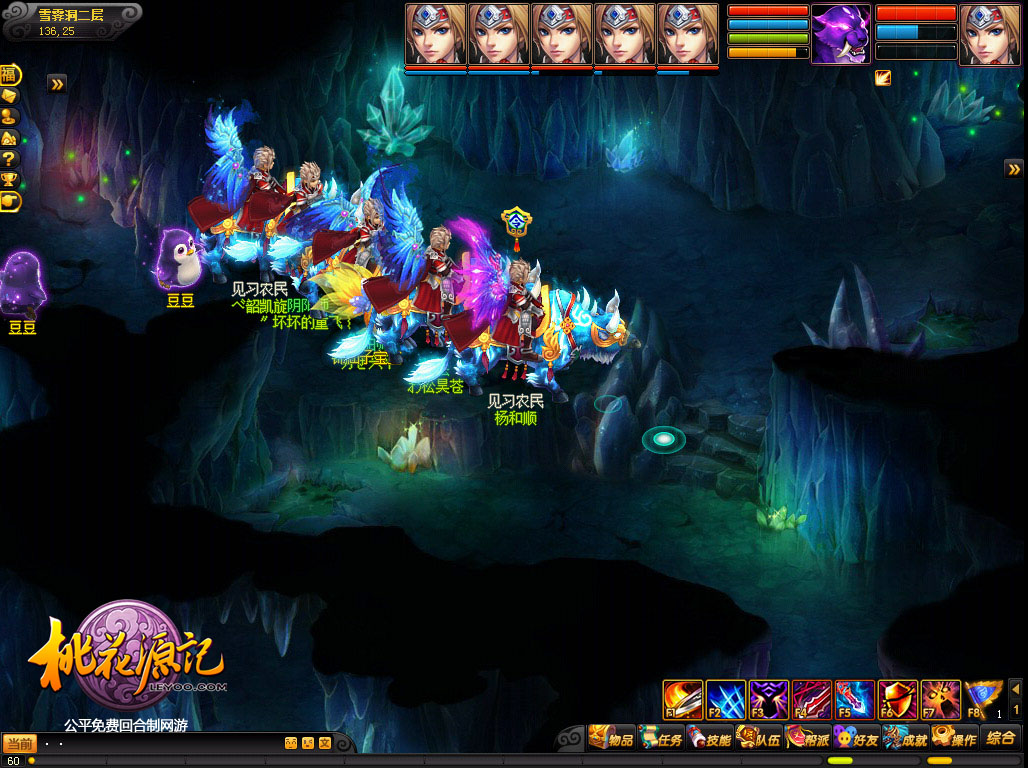The width and height of the screenshot is (1028, 768).
Task: Open the question mark help icon
Action: [x=10, y=158]
